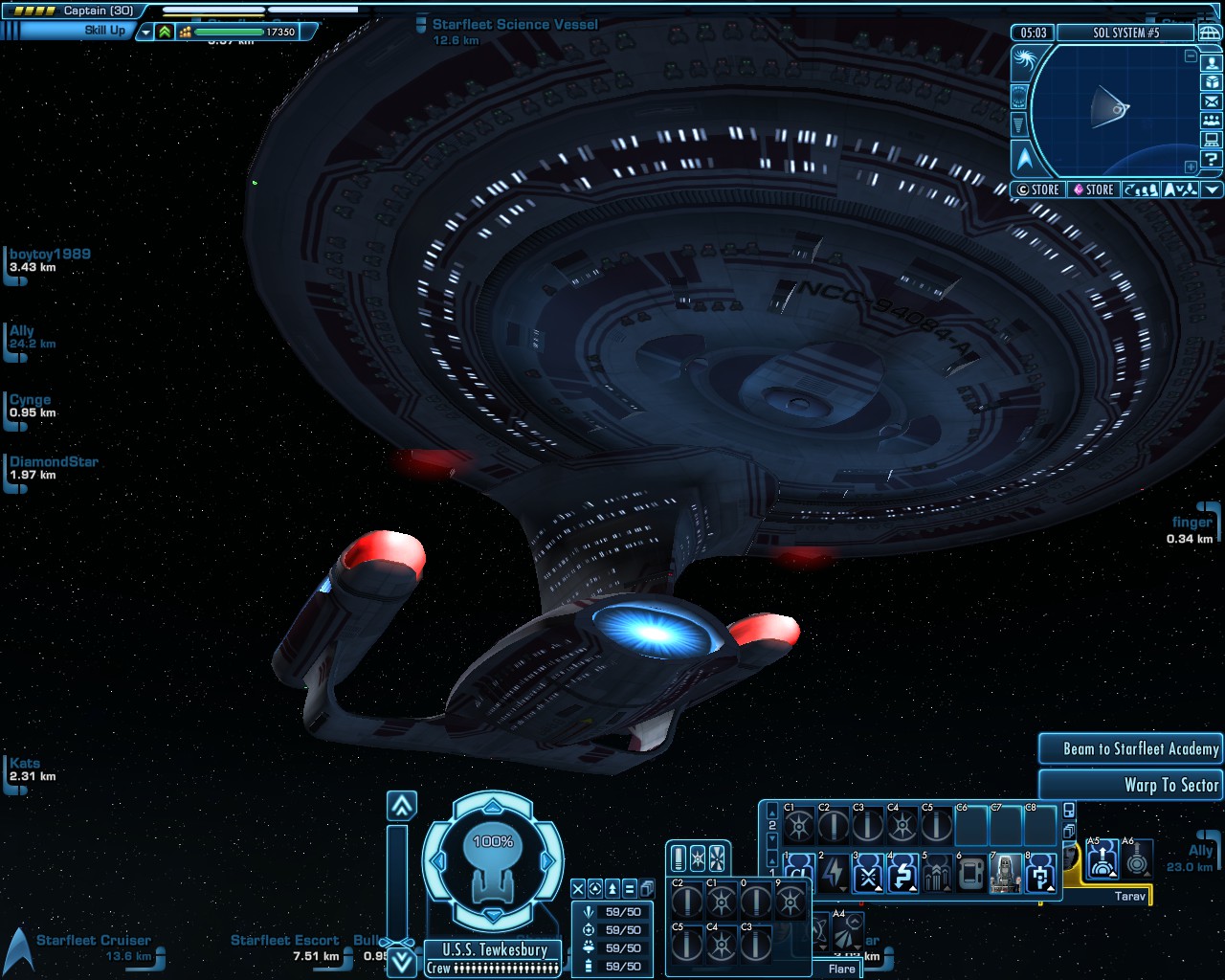Expand the minimap dropdown arrow

click(1213, 189)
